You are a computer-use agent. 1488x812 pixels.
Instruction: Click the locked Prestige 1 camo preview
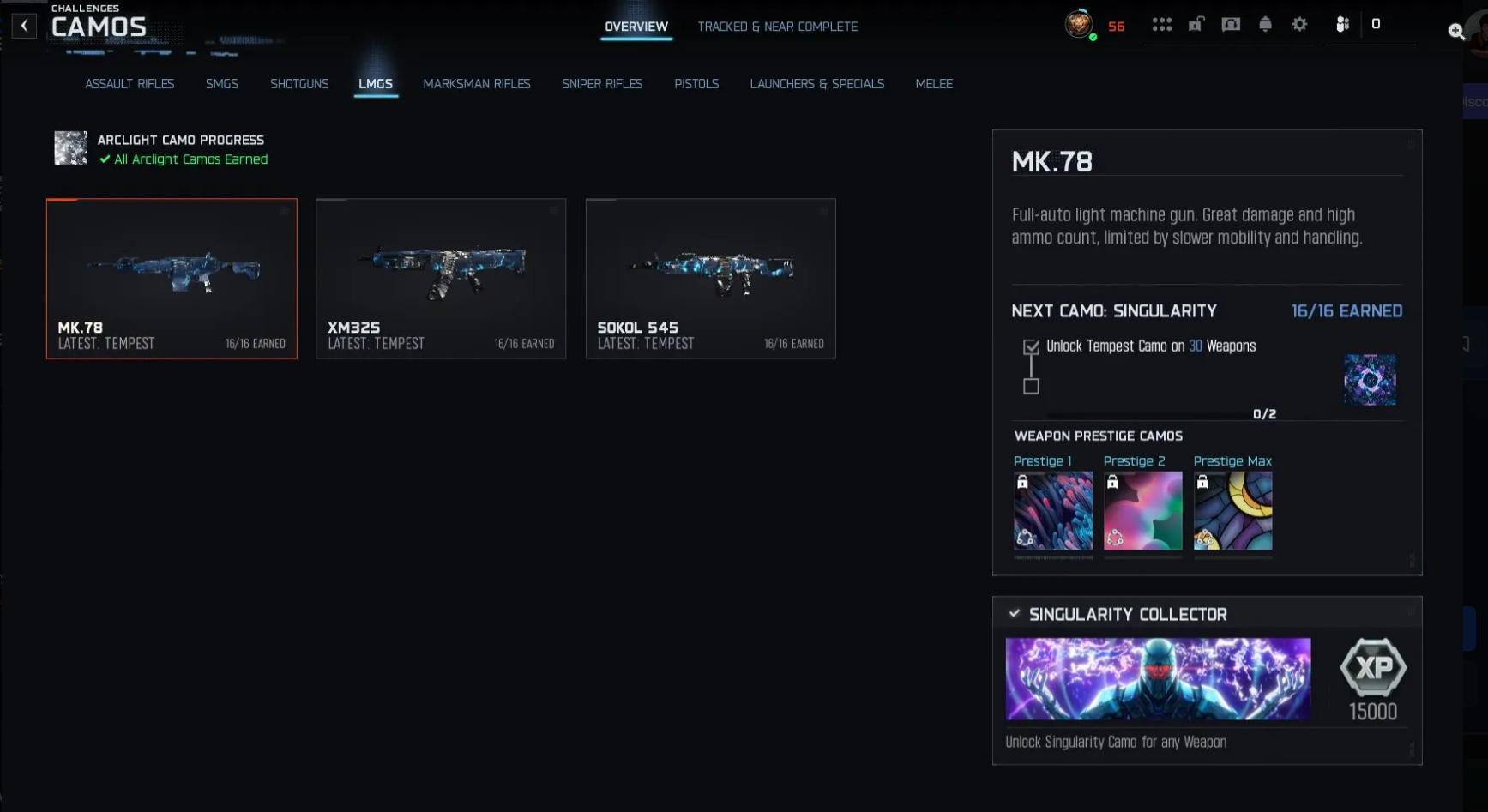point(1053,512)
